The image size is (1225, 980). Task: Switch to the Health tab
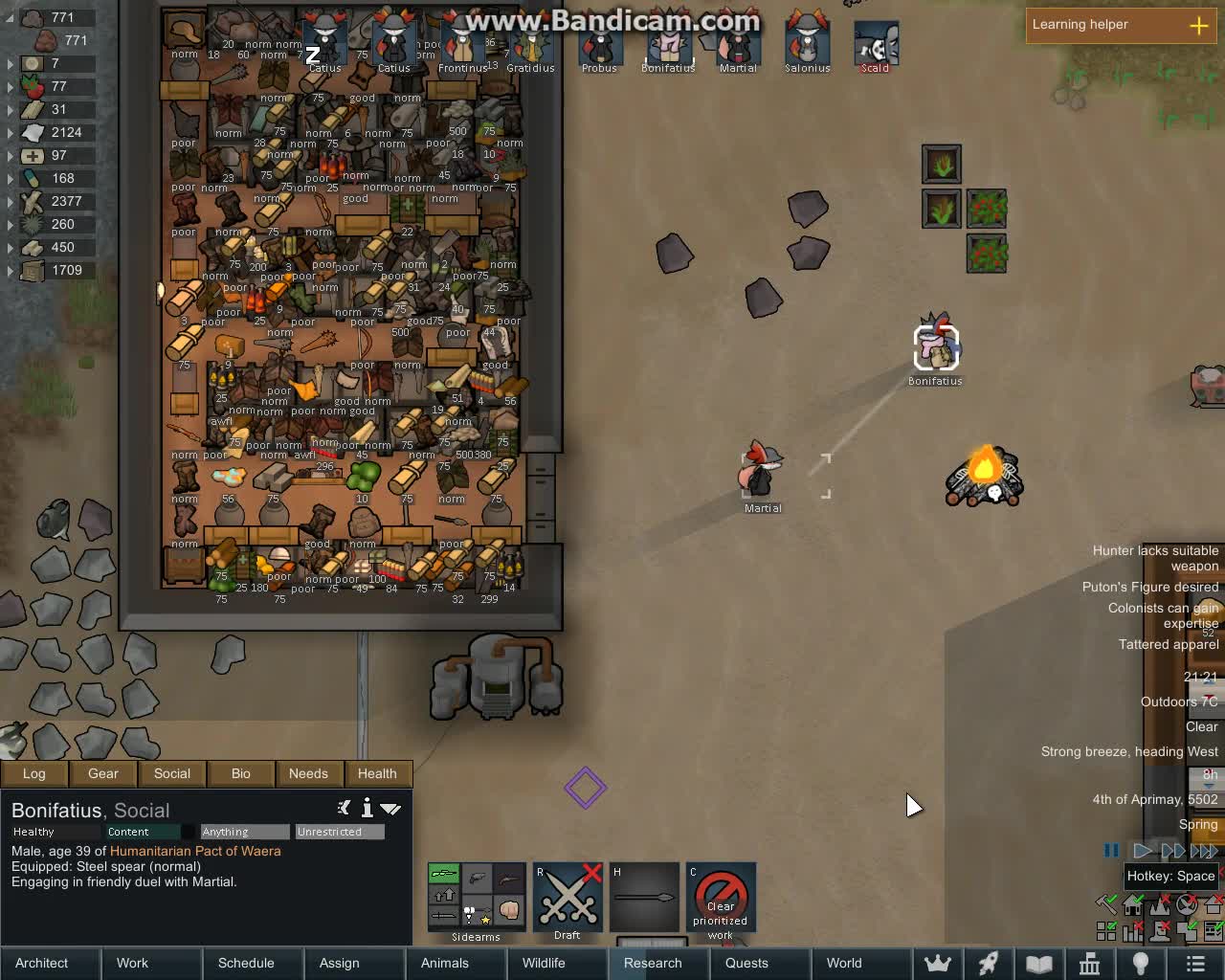[x=378, y=773]
